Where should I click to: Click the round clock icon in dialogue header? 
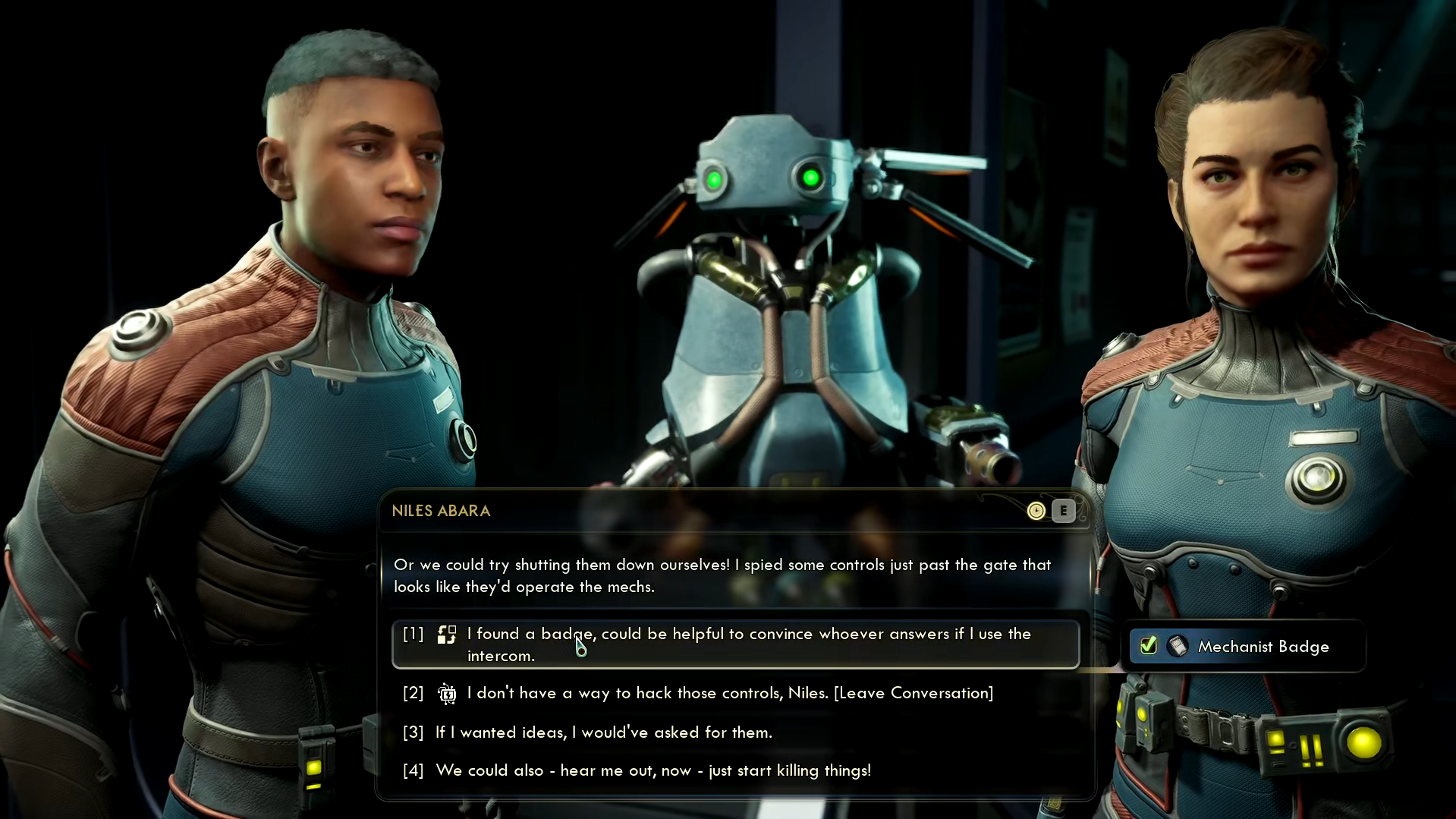[1036, 511]
